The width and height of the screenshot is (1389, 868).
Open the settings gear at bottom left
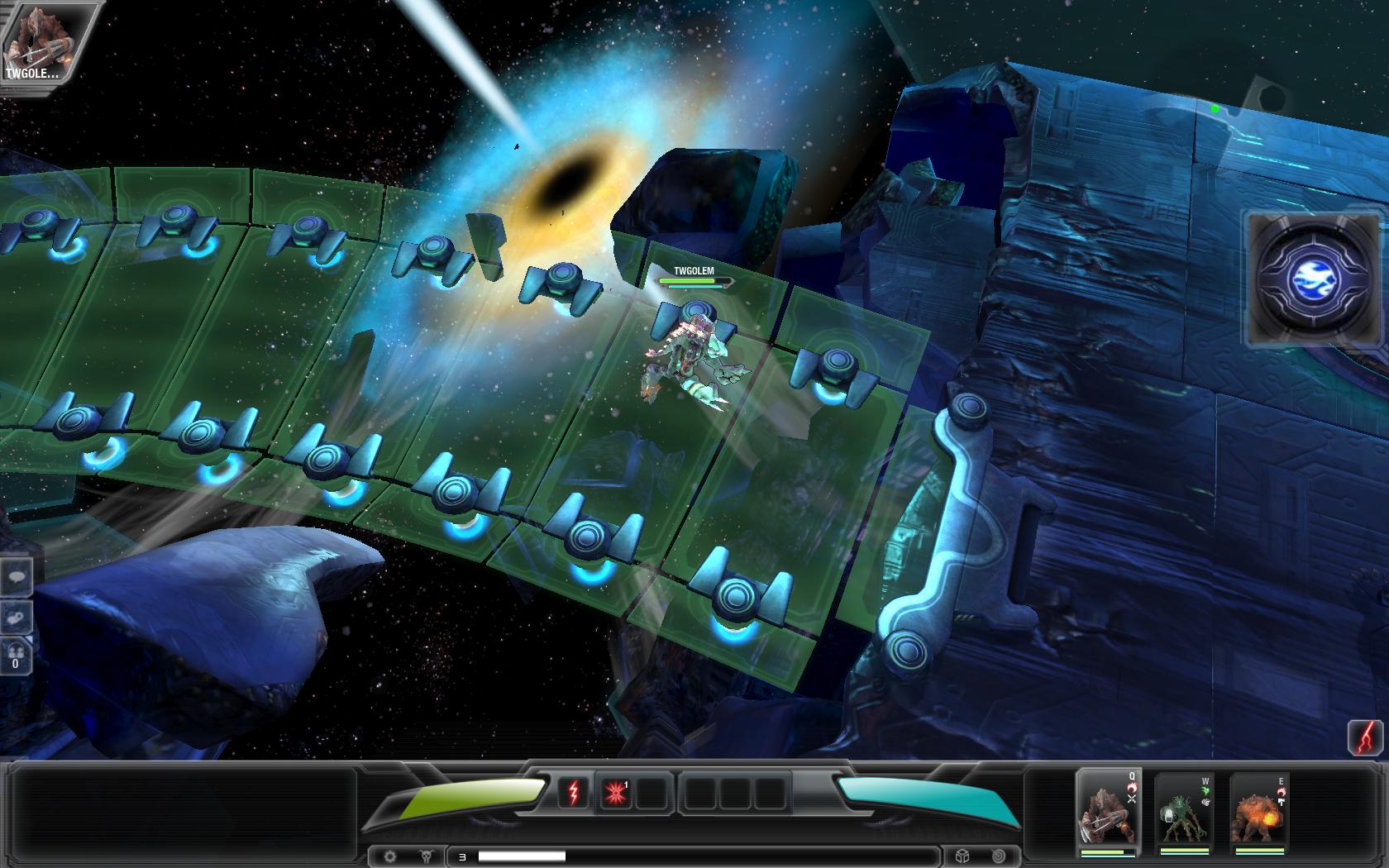click(390, 856)
